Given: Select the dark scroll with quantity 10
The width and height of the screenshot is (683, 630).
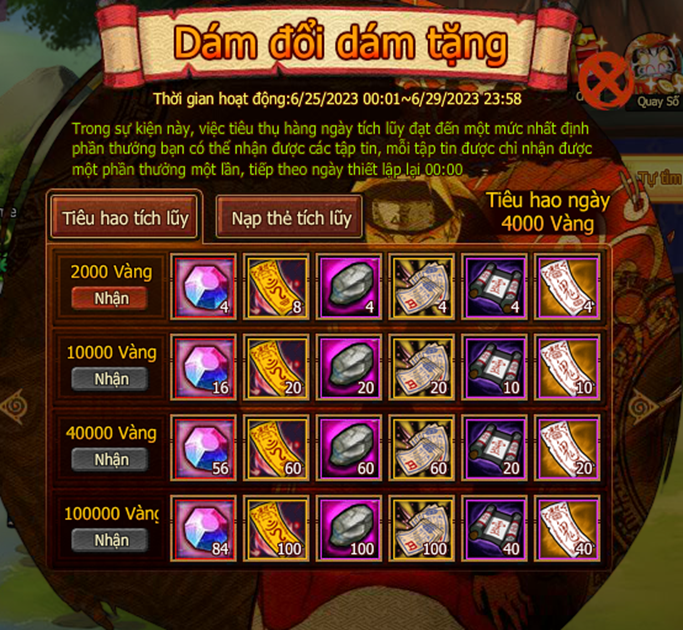Looking at the screenshot, I should [496, 366].
